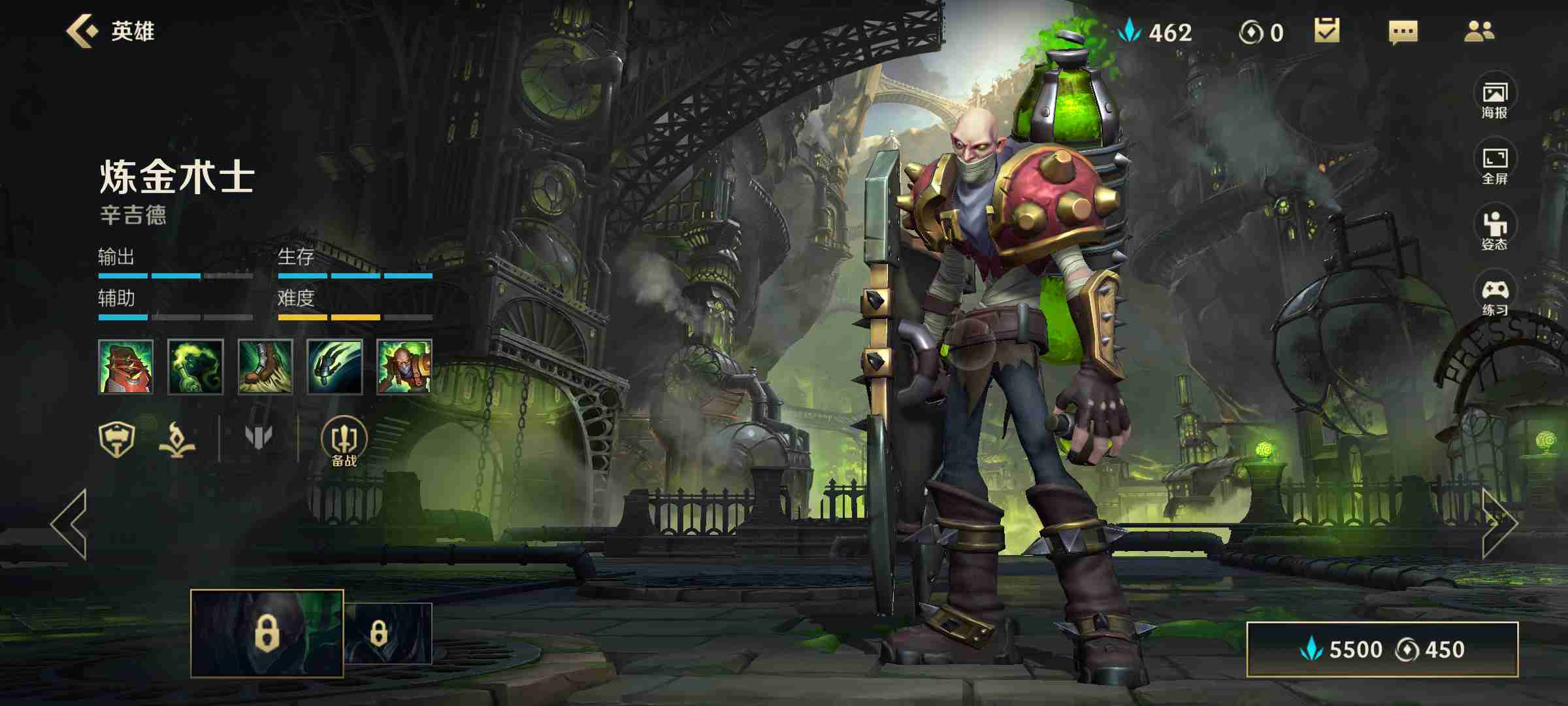
Task: View the boot kick ability icon
Action: click(x=265, y=367)
